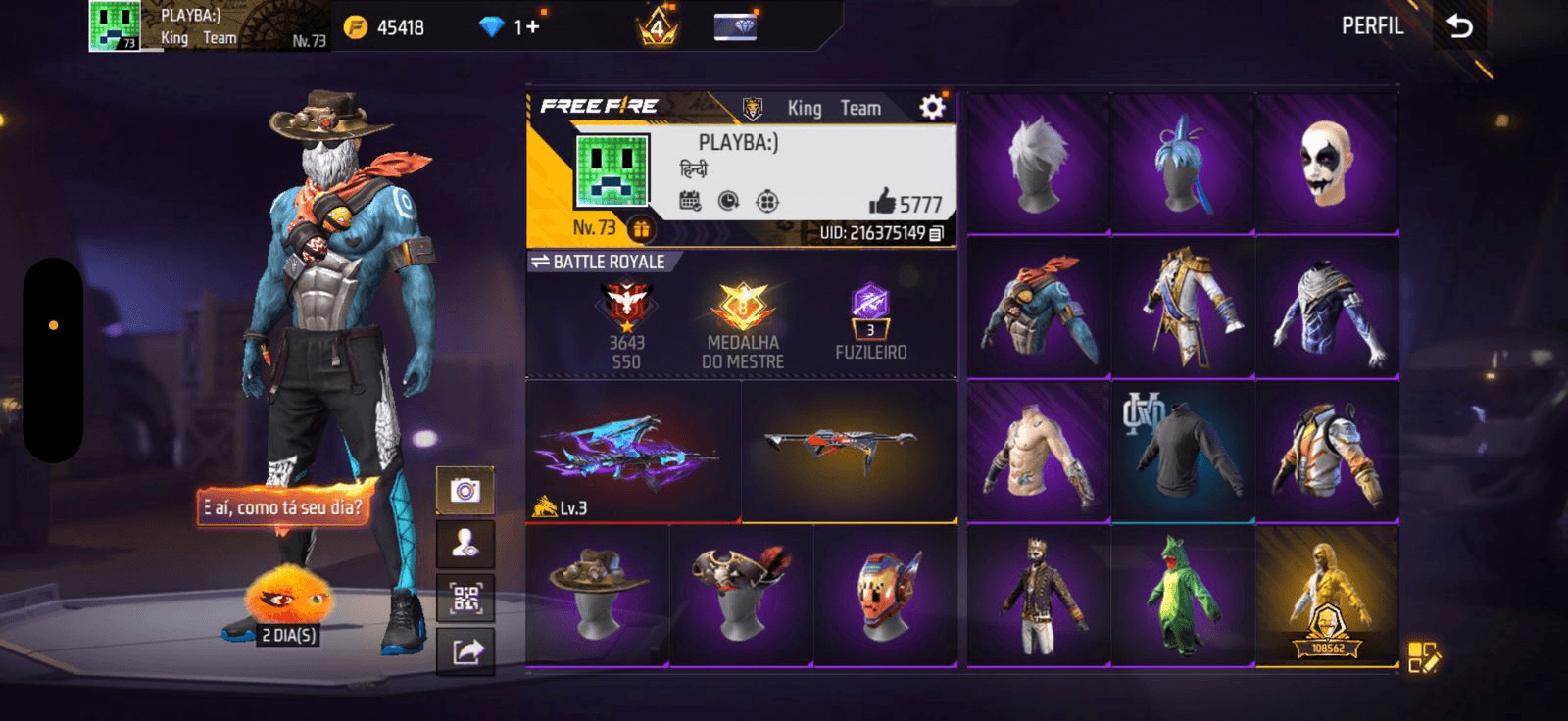Select the white spiky hair item
This screenshot has width=1568, height=721.
click(1038, 165)
